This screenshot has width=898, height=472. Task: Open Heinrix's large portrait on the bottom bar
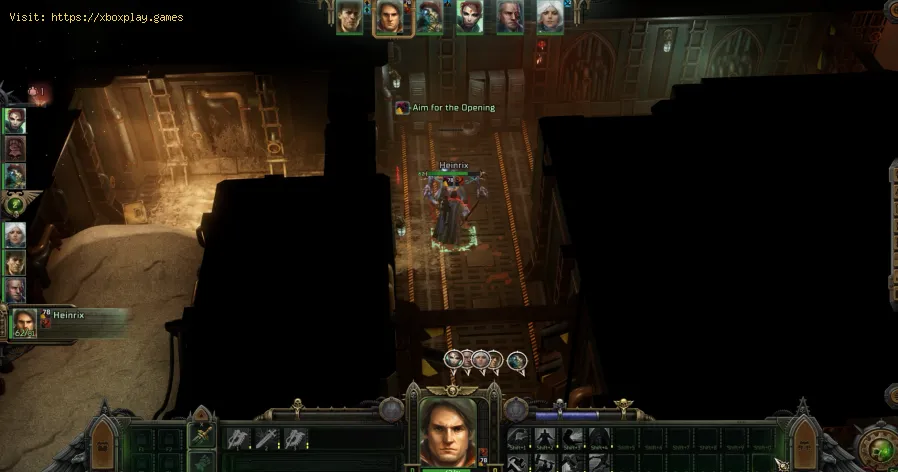point(447,430)
